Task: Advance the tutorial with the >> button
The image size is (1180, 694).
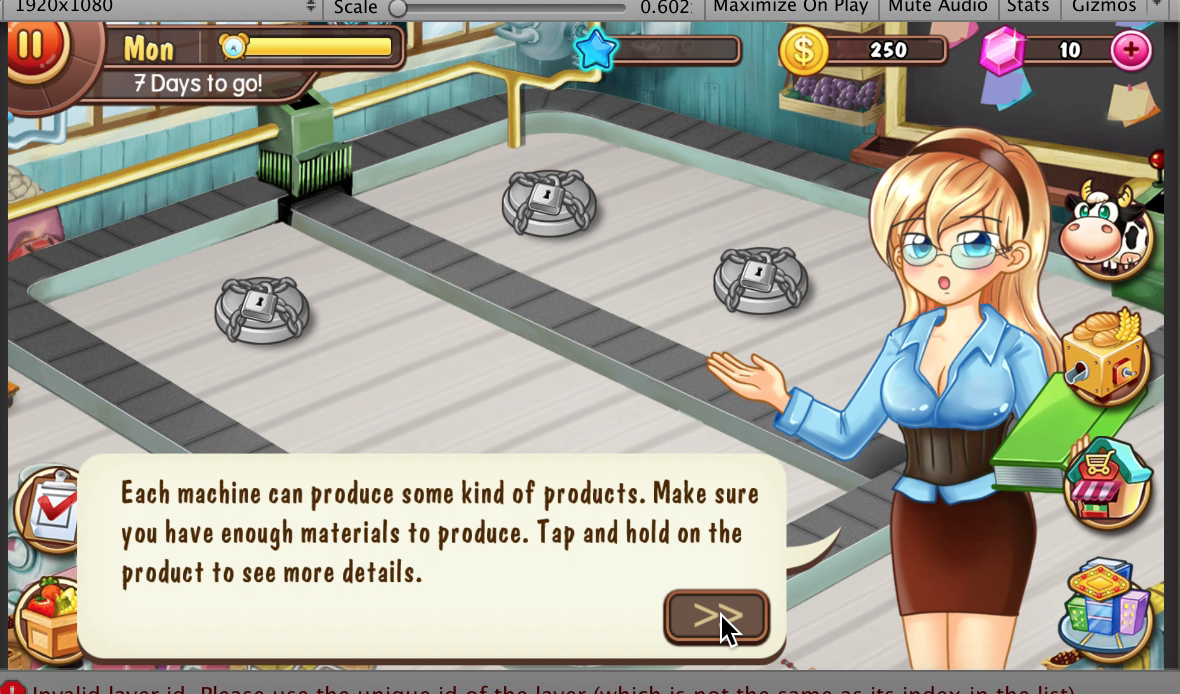Action: tap(716, 617)
